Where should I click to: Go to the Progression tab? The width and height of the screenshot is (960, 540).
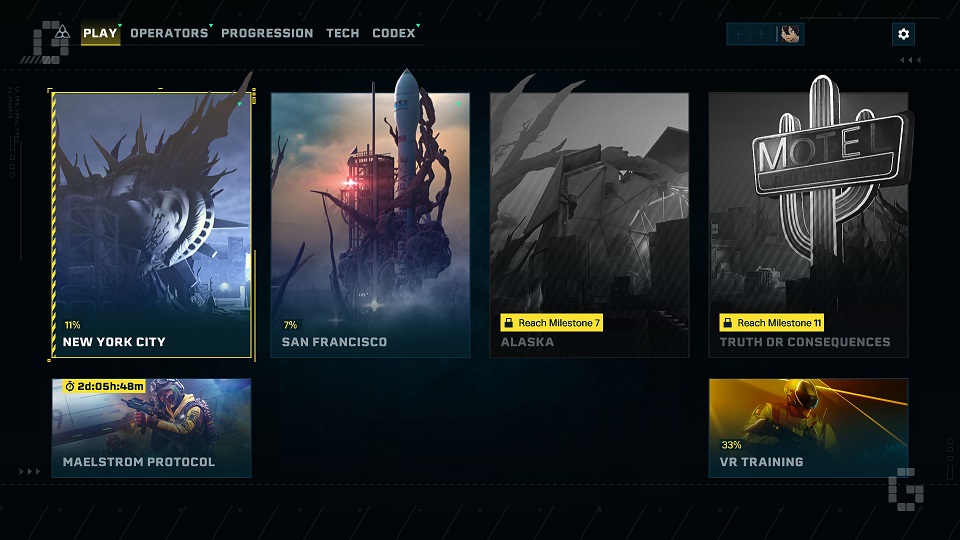click(267, 33)
